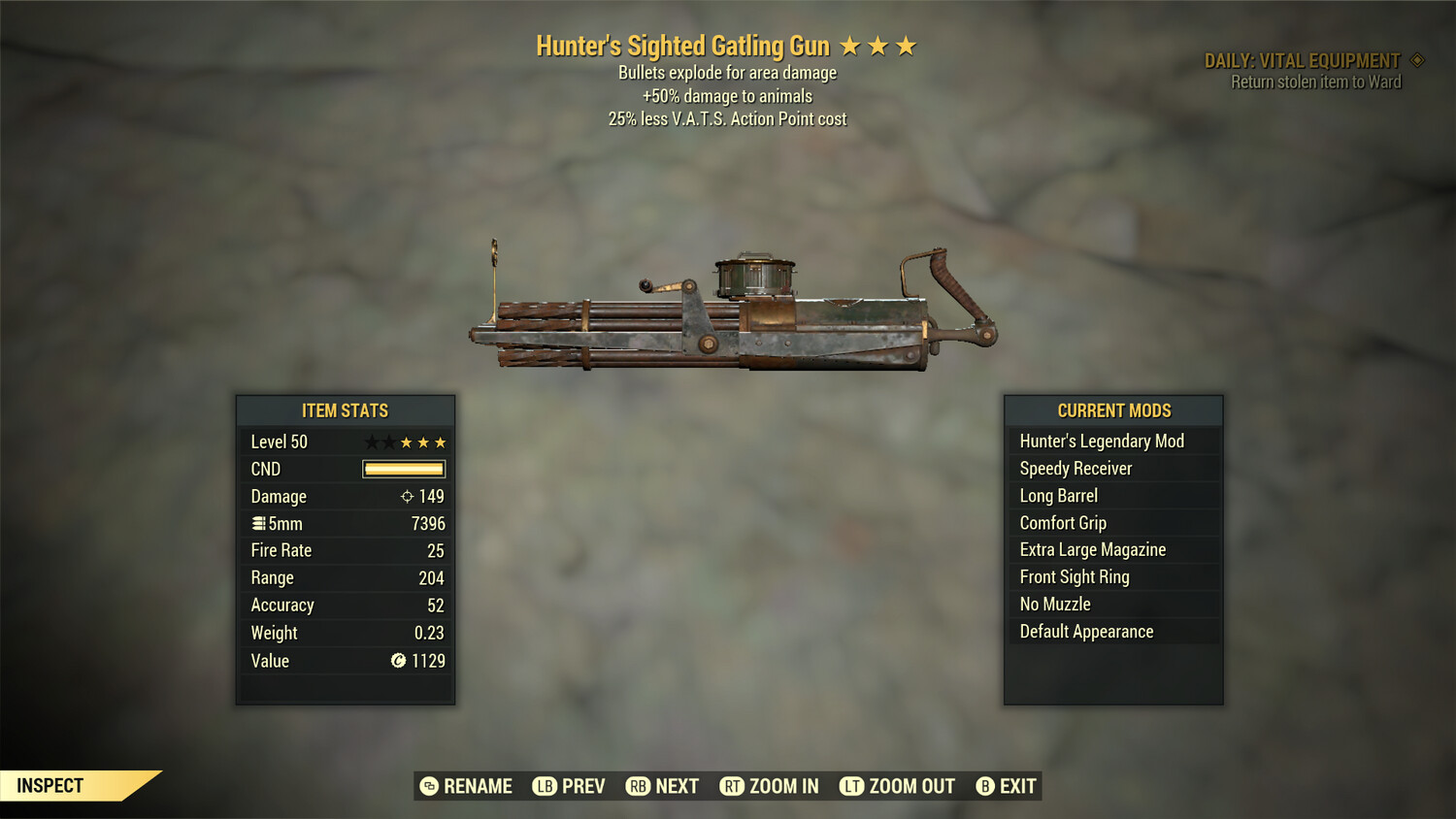
Task: Click the CURRENT MODS header
Action: pos(1112,410)
